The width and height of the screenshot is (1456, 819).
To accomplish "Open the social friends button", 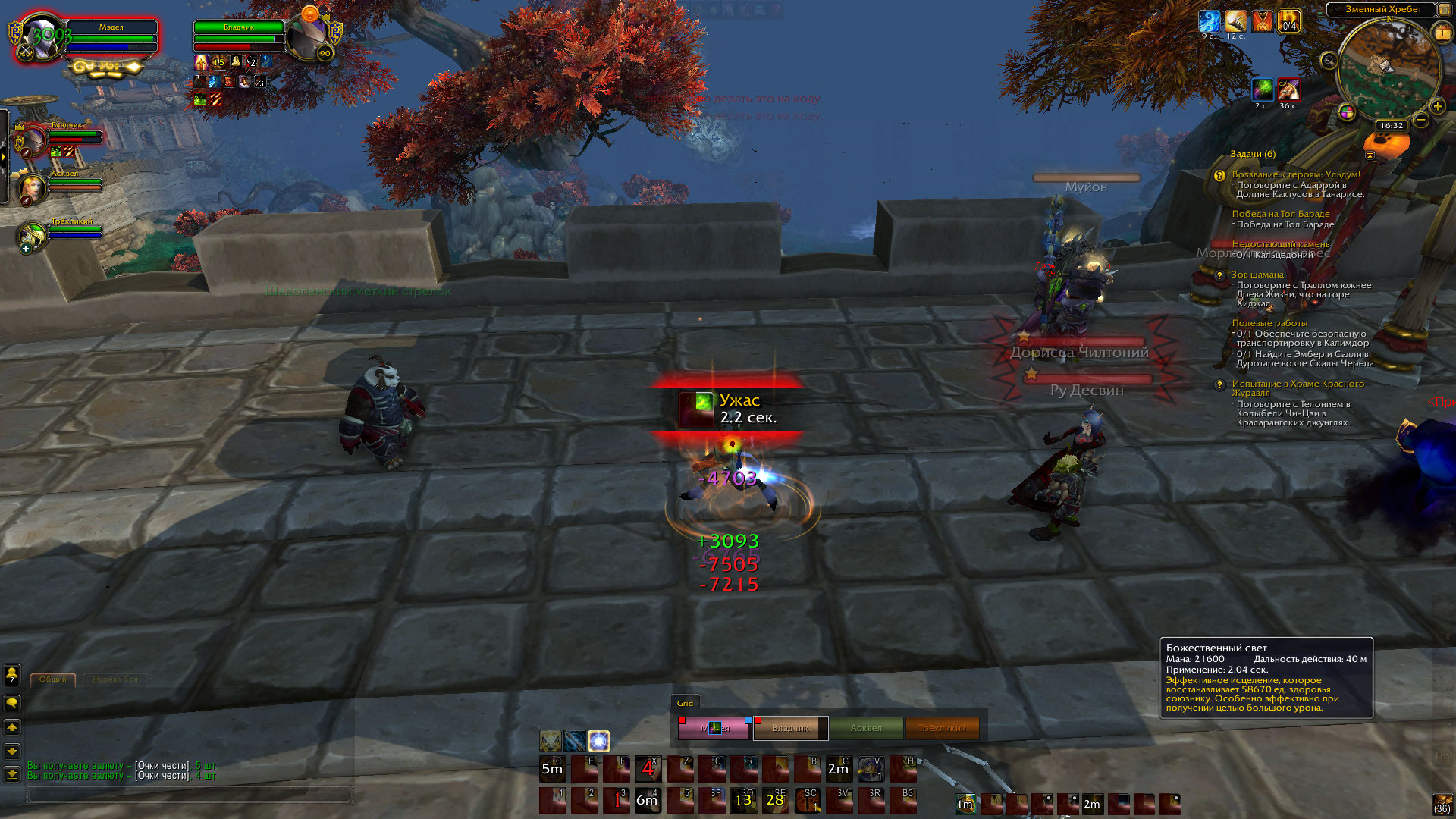I will click(x=12, y=674).
